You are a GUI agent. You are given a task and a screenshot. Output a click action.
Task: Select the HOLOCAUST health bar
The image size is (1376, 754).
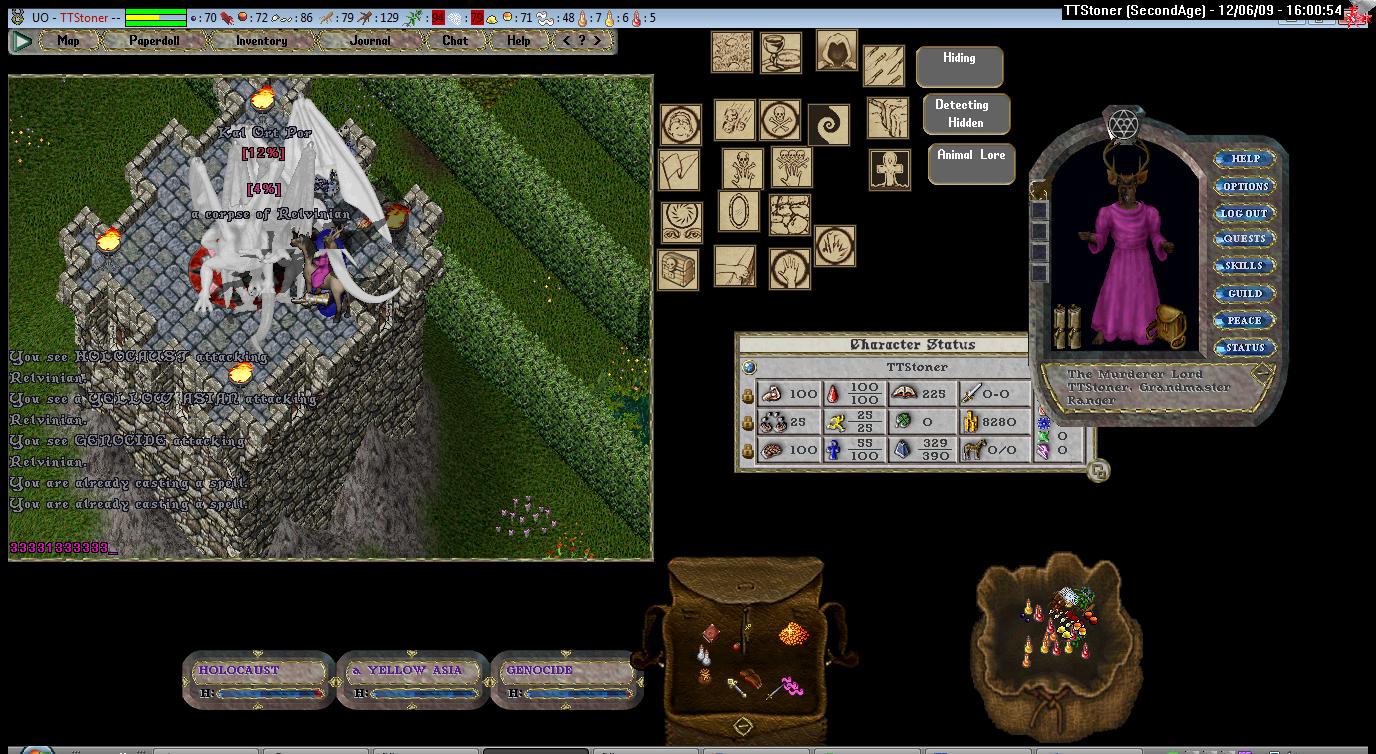tap(258, 680)
